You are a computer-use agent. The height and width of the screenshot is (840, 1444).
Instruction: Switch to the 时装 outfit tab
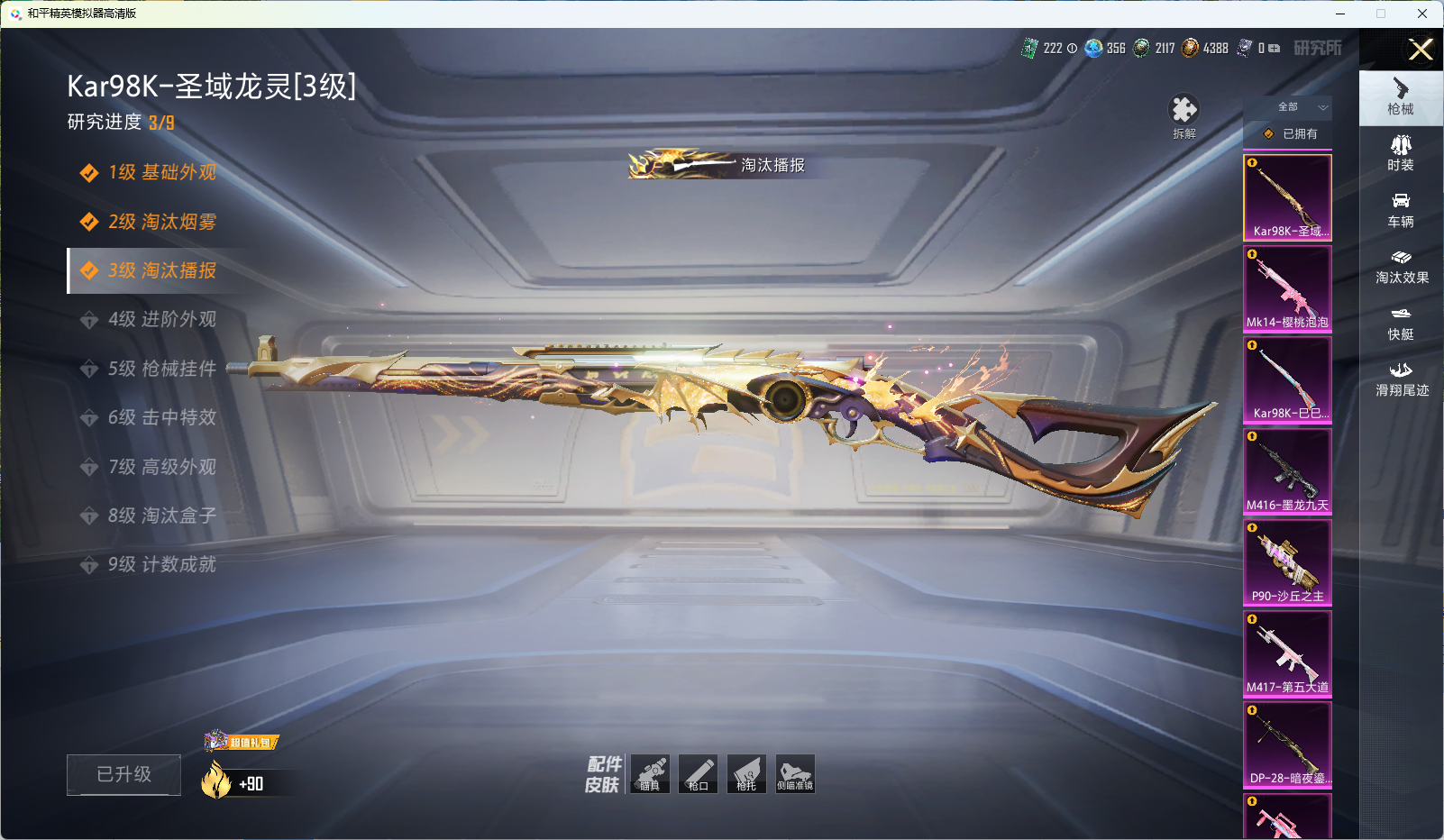coord(1401,153)
